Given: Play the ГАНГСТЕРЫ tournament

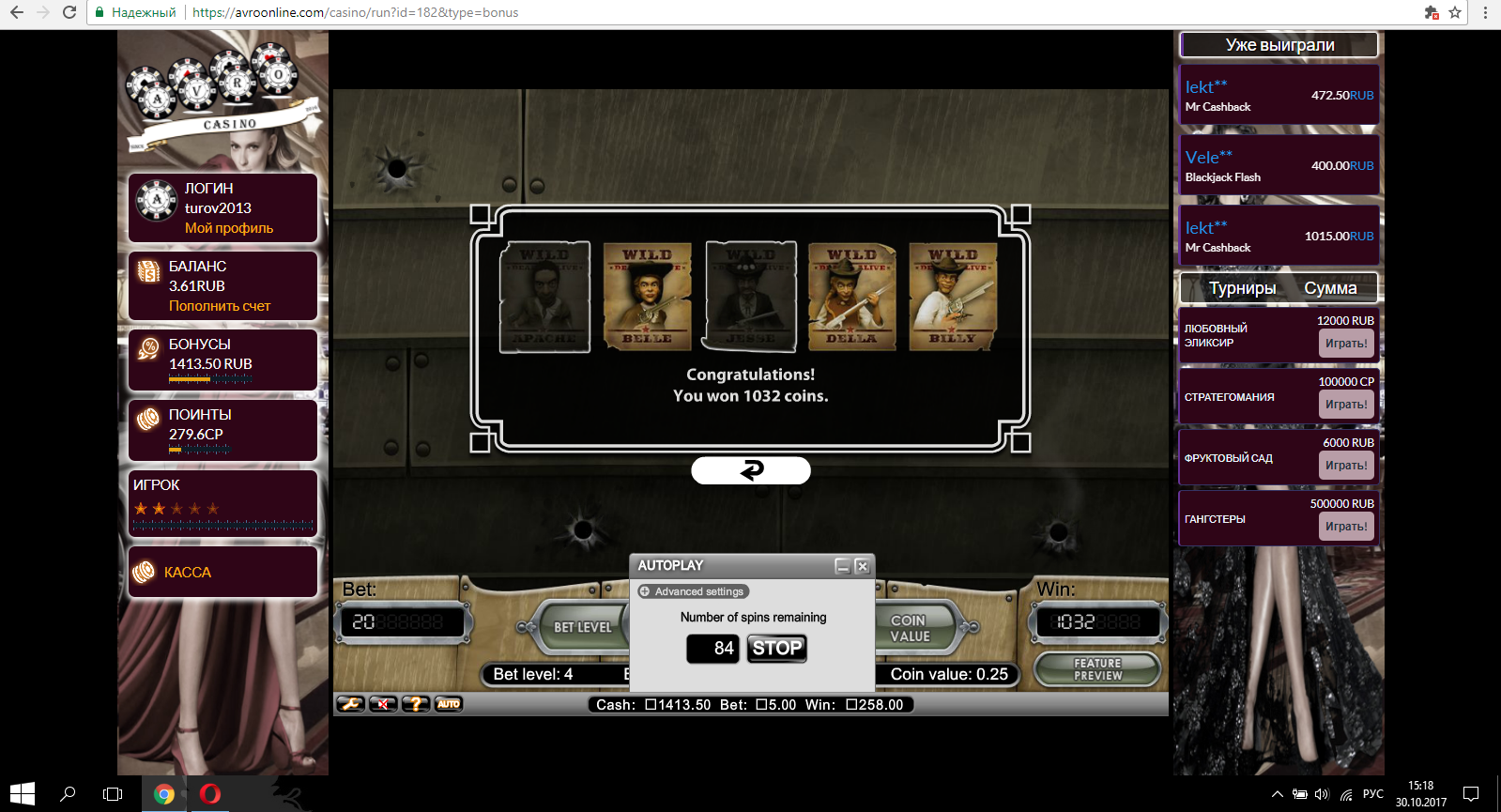Looking at the screenshot, I should point(1346,527).
